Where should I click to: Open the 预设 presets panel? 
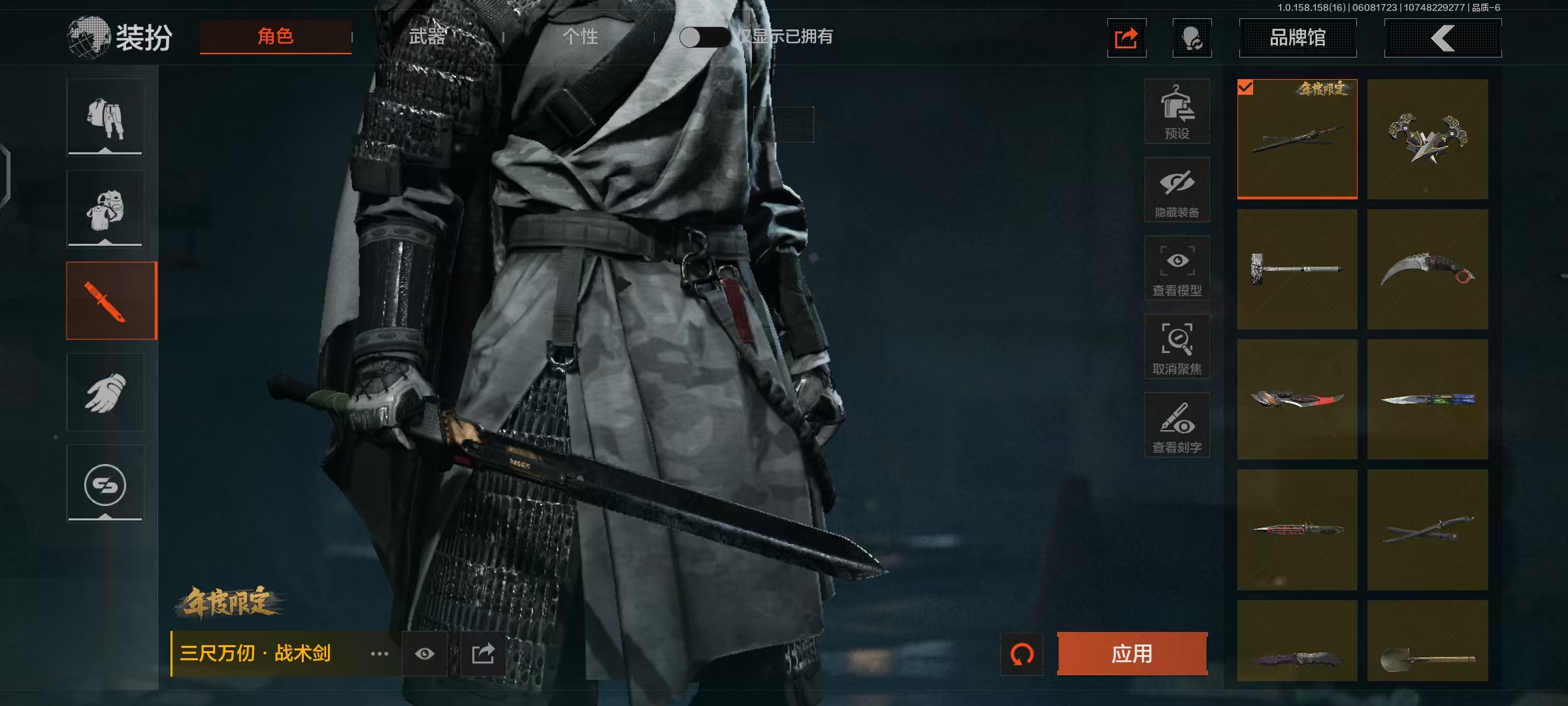pos(1177,111)
